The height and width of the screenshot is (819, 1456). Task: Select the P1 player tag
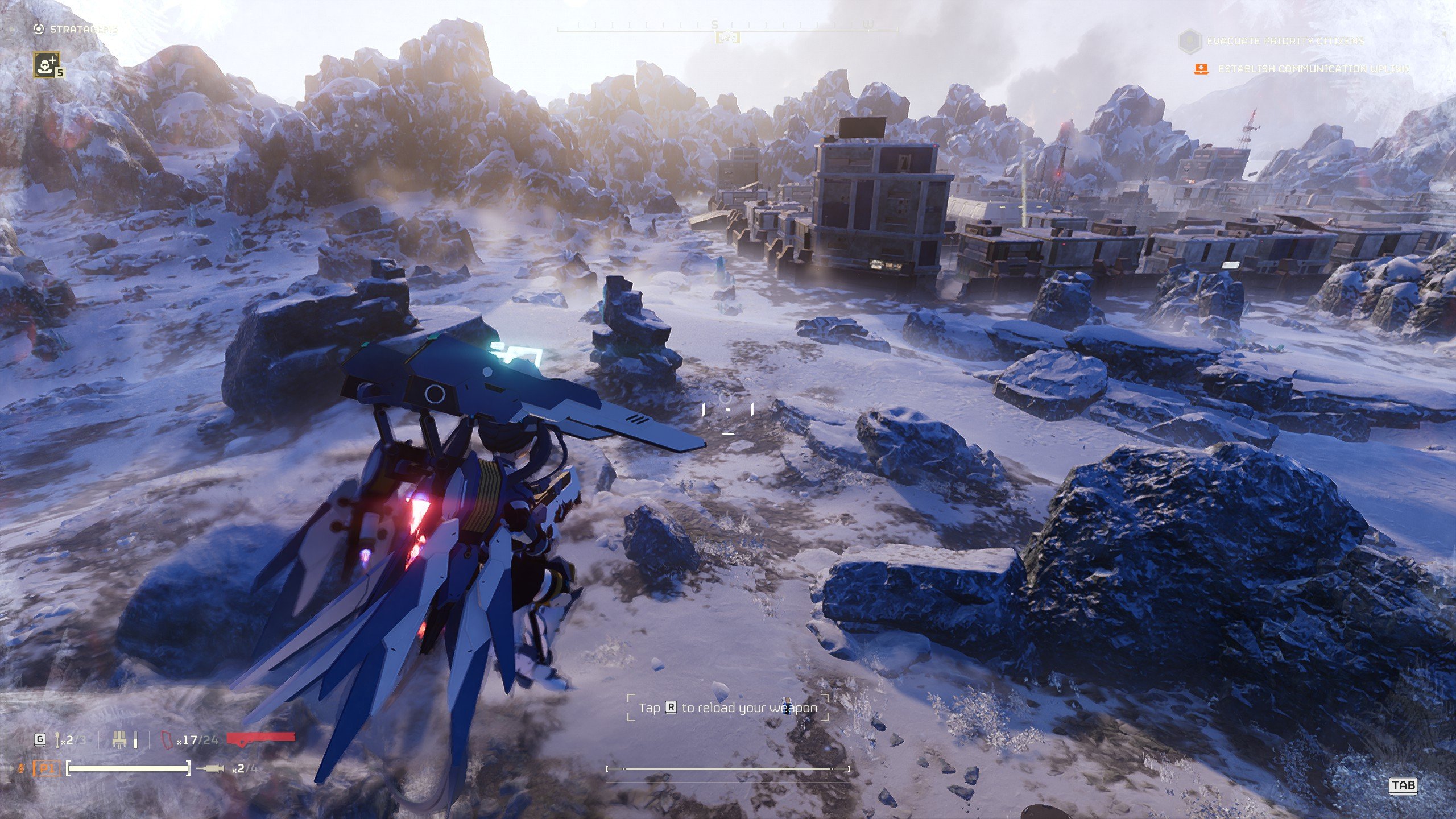pos(46,769)
